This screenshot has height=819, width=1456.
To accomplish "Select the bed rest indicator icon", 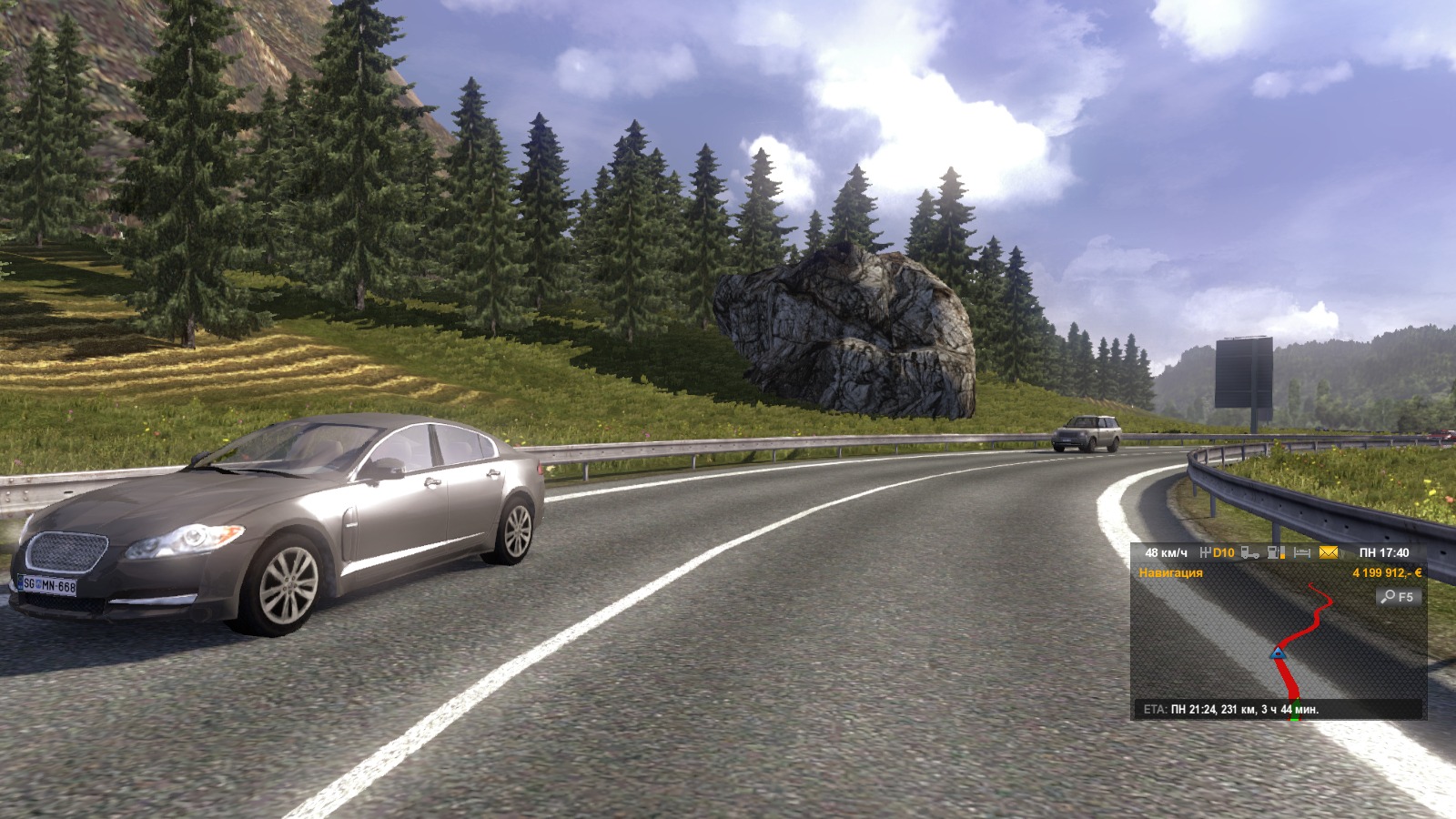I will coord(1302,552).
